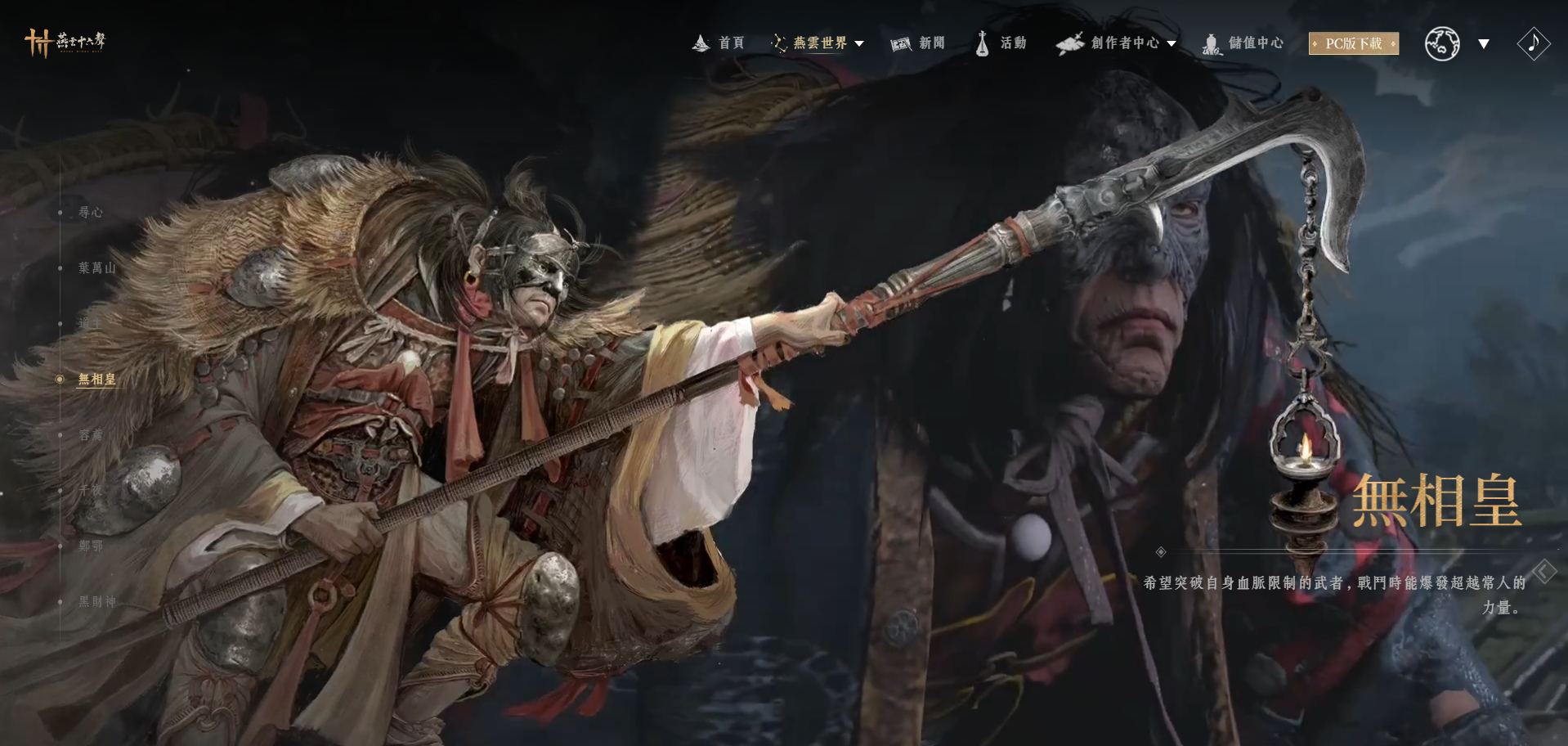The width and height of the screenshot is (1568, 746).
Task: Choose 葉萬山 from the character list
Action: (x=96, y=268)
